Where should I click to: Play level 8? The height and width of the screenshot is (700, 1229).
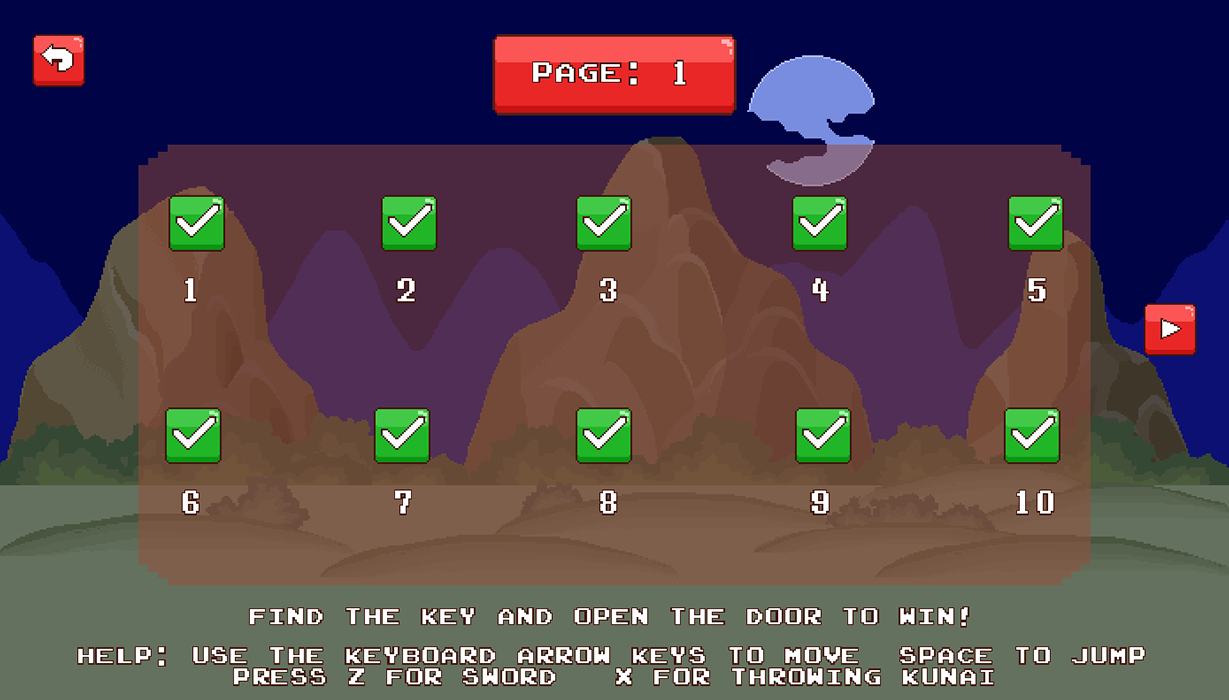(x=604, y=436)
